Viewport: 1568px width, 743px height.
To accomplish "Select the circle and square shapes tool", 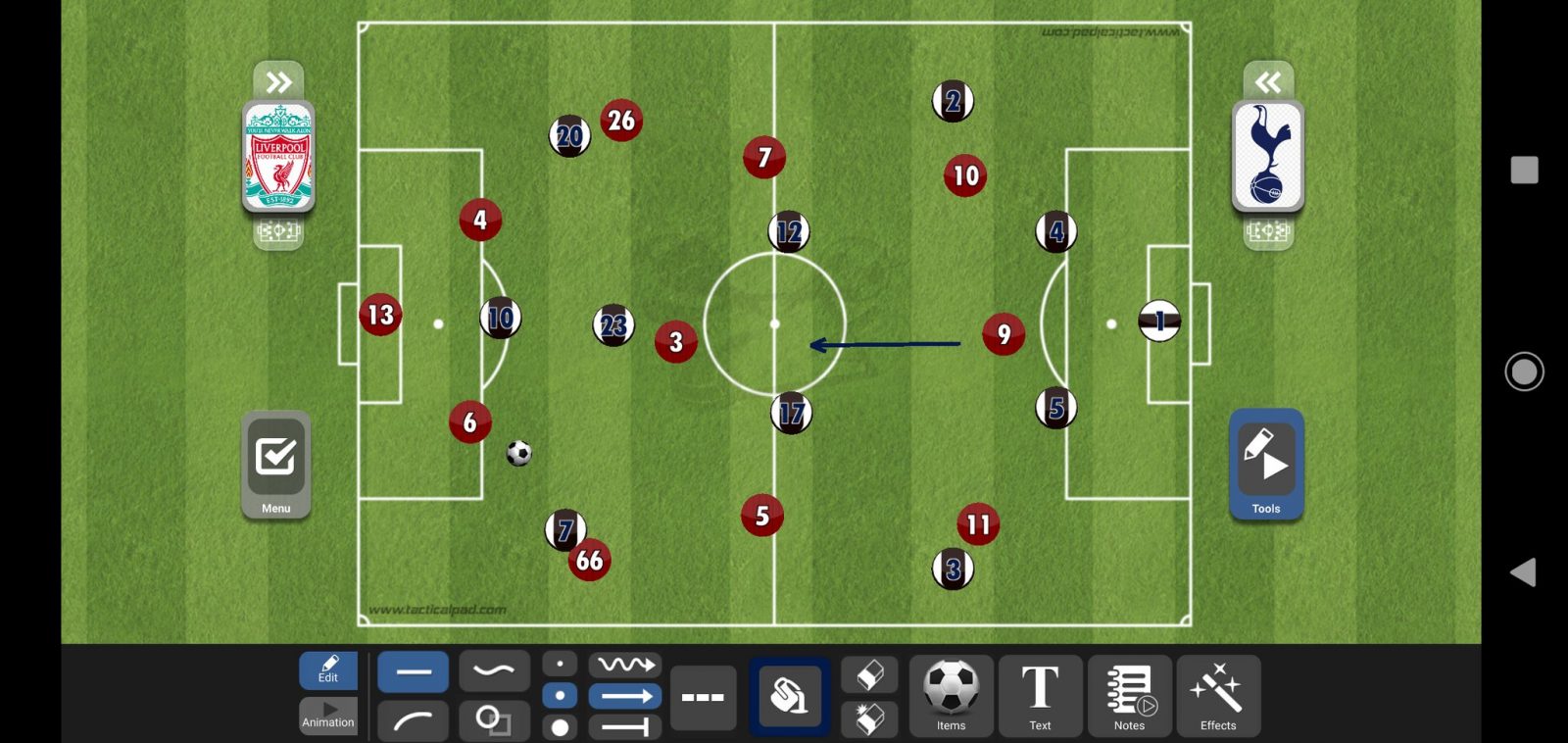I will [494, 720].
